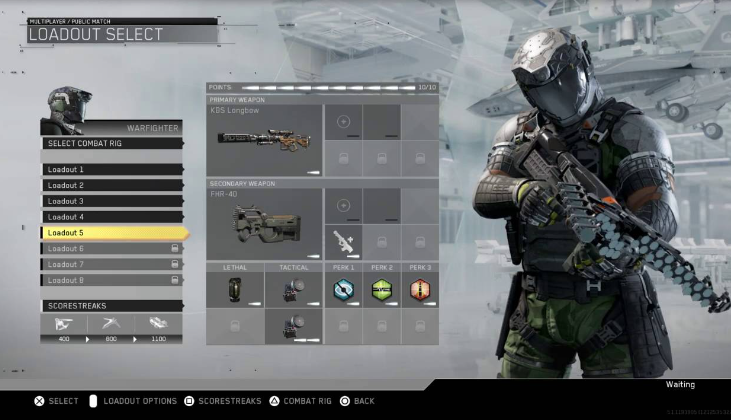Select Loadout 1 from the list
Screen dimensions: 731x420
(x=111, y=170)
